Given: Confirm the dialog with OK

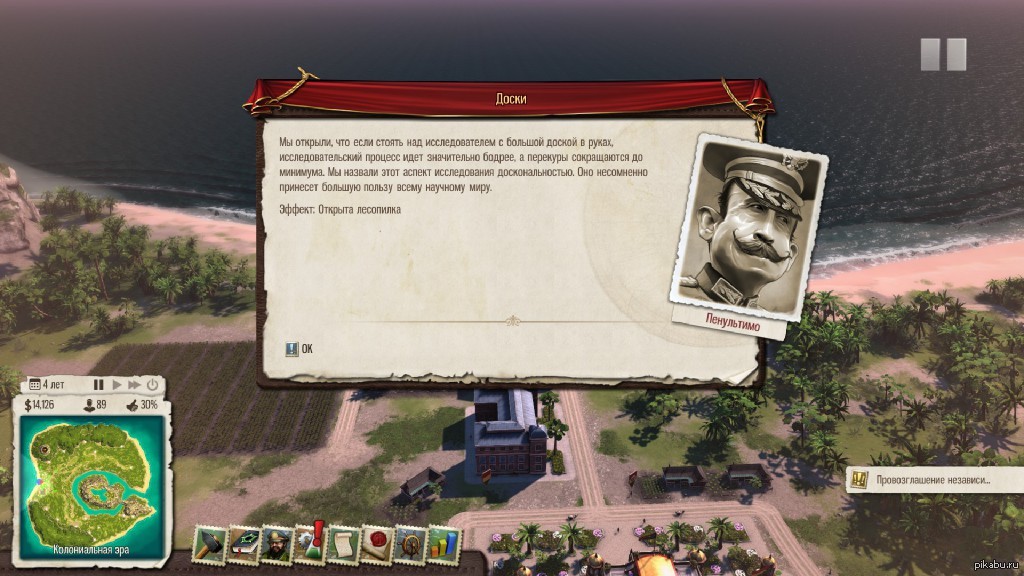Looking at the screenshot, I should (299, 349).
